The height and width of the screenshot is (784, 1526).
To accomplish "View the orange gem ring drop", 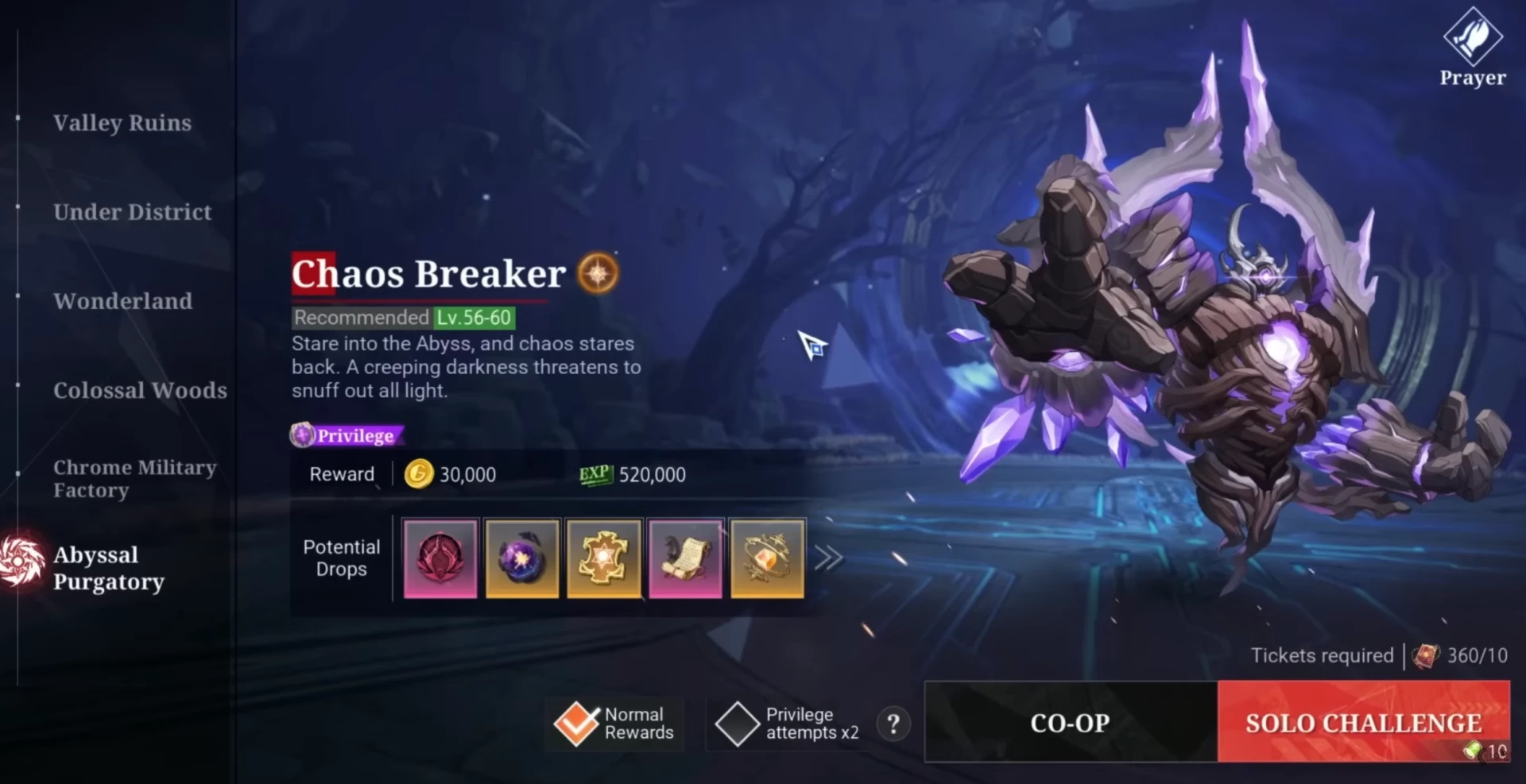I will coord(767,558).
